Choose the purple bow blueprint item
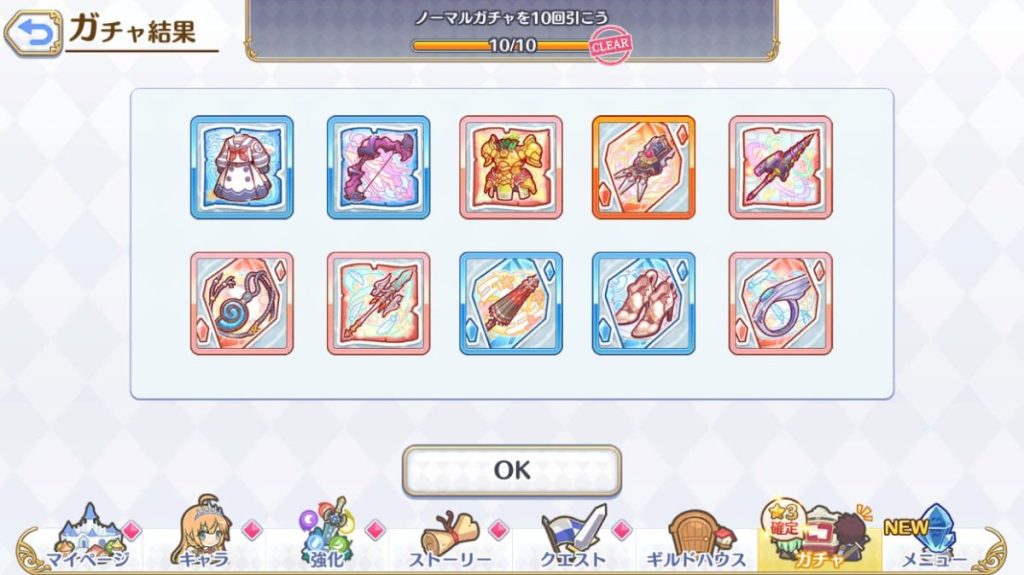The width and height of the screenshot is (1024, 575). [x=378, y=167]
